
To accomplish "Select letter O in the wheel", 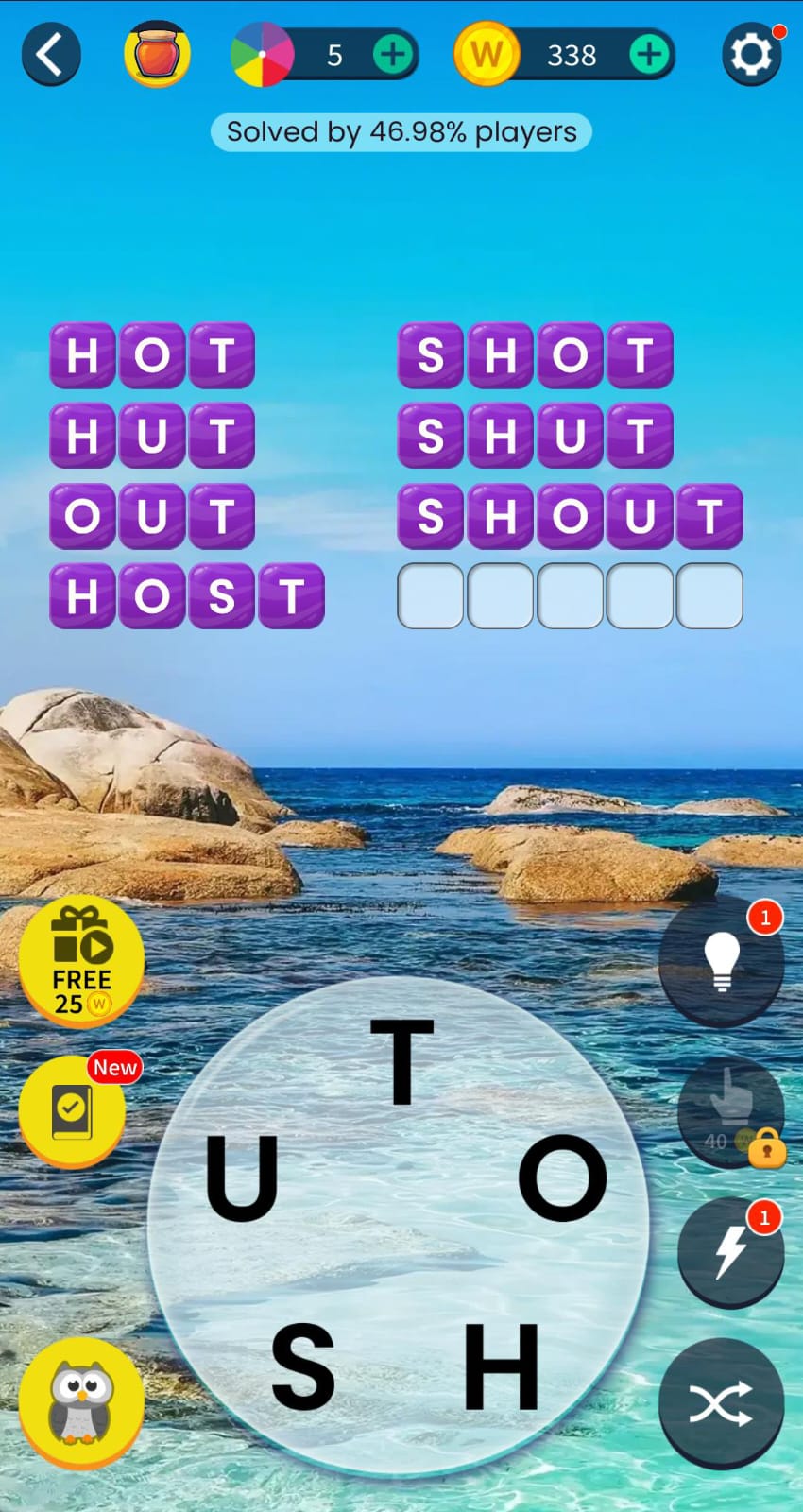I will [x=563, y=1177].
